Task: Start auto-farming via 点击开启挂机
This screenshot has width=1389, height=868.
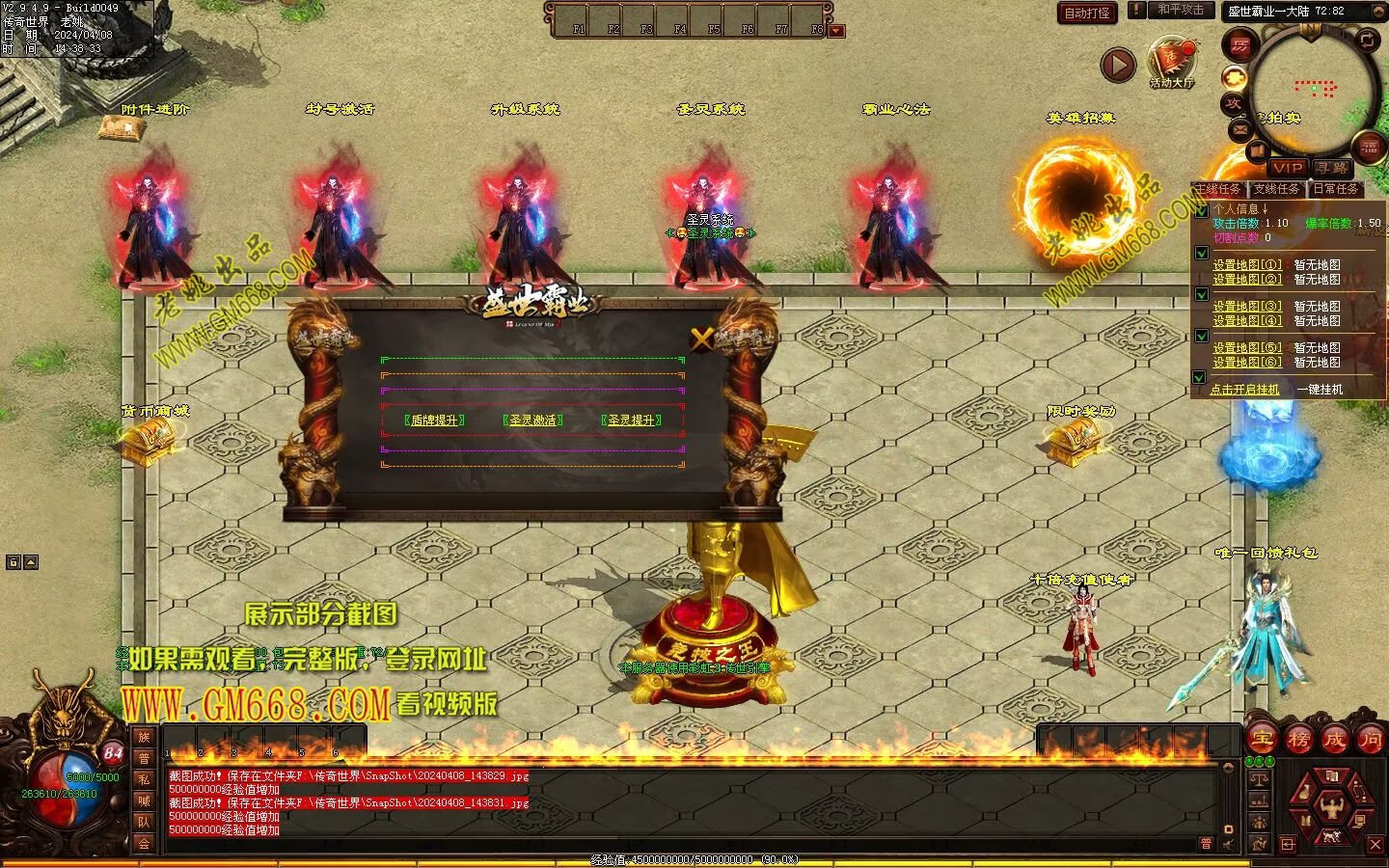Action: pyautogui.click(x=1244, y=390)
